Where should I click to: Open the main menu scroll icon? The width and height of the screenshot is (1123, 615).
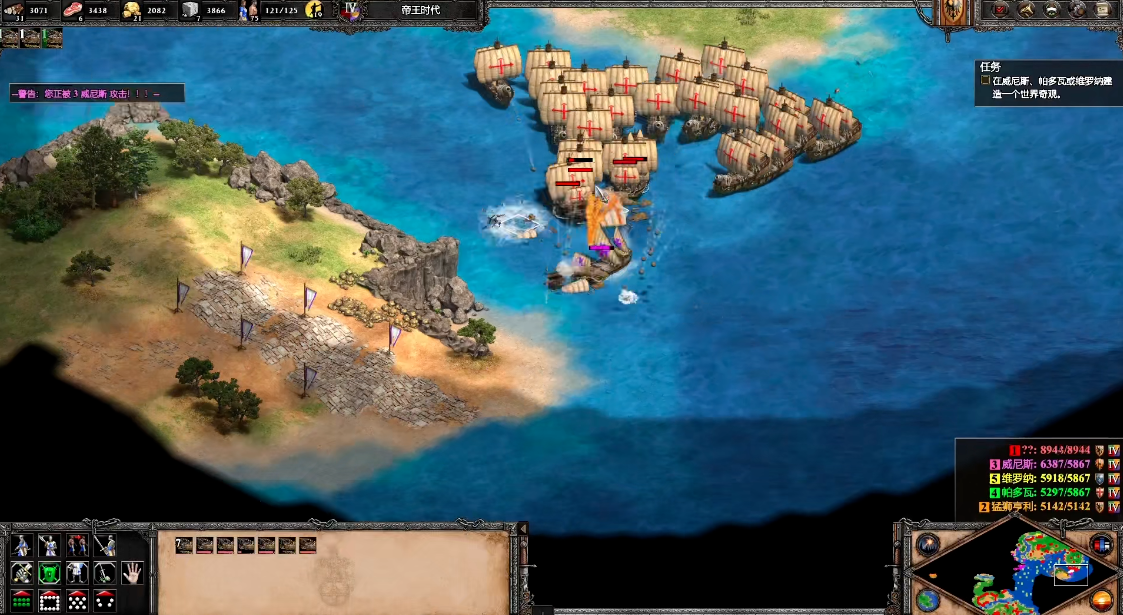pyautogui.click(x=1104, y=10)
